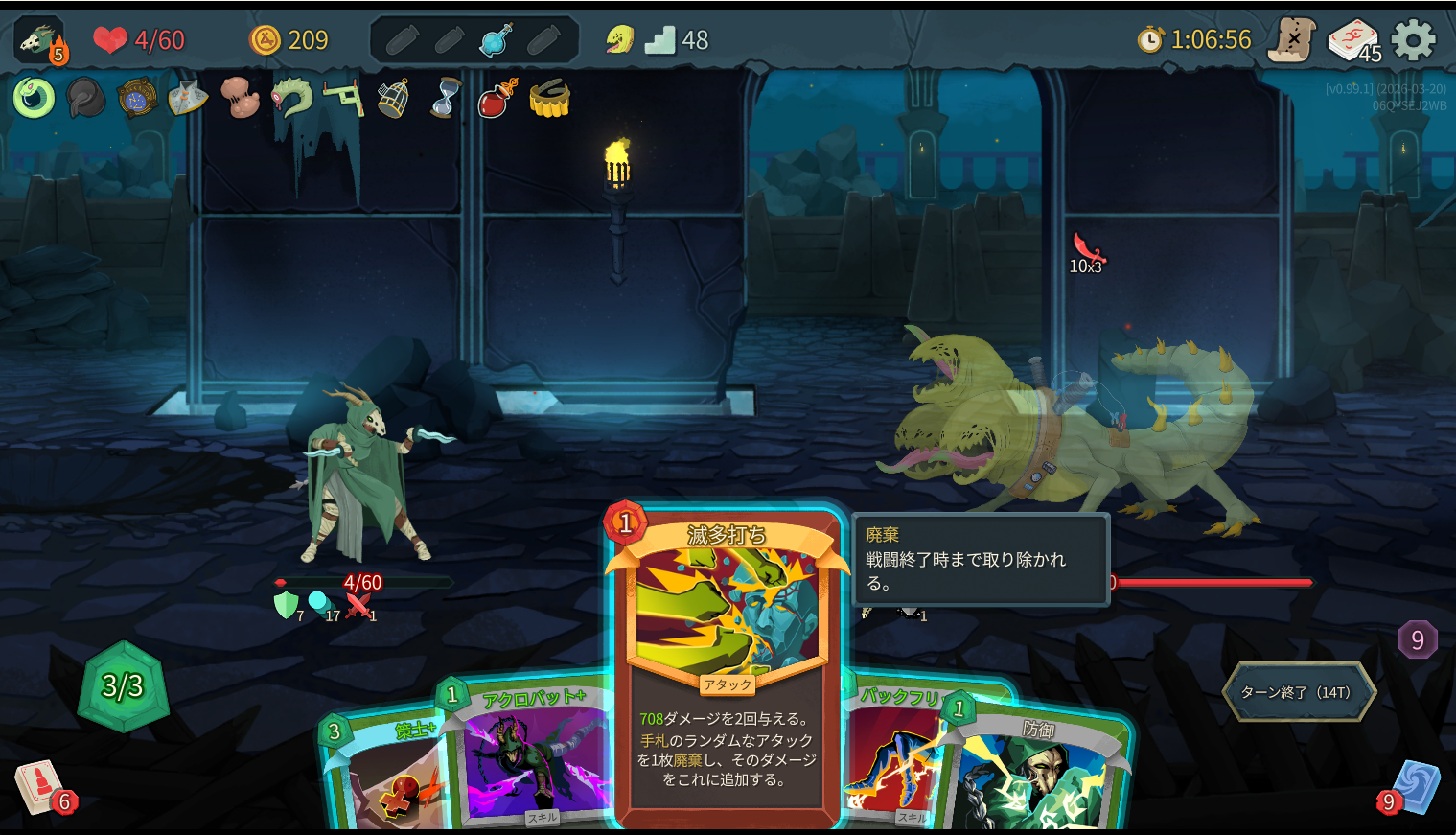The width and height of the screenshot is (1456, 835).
Task: Click the character portrait with ascension flame
Action: [x=40, y=40]
